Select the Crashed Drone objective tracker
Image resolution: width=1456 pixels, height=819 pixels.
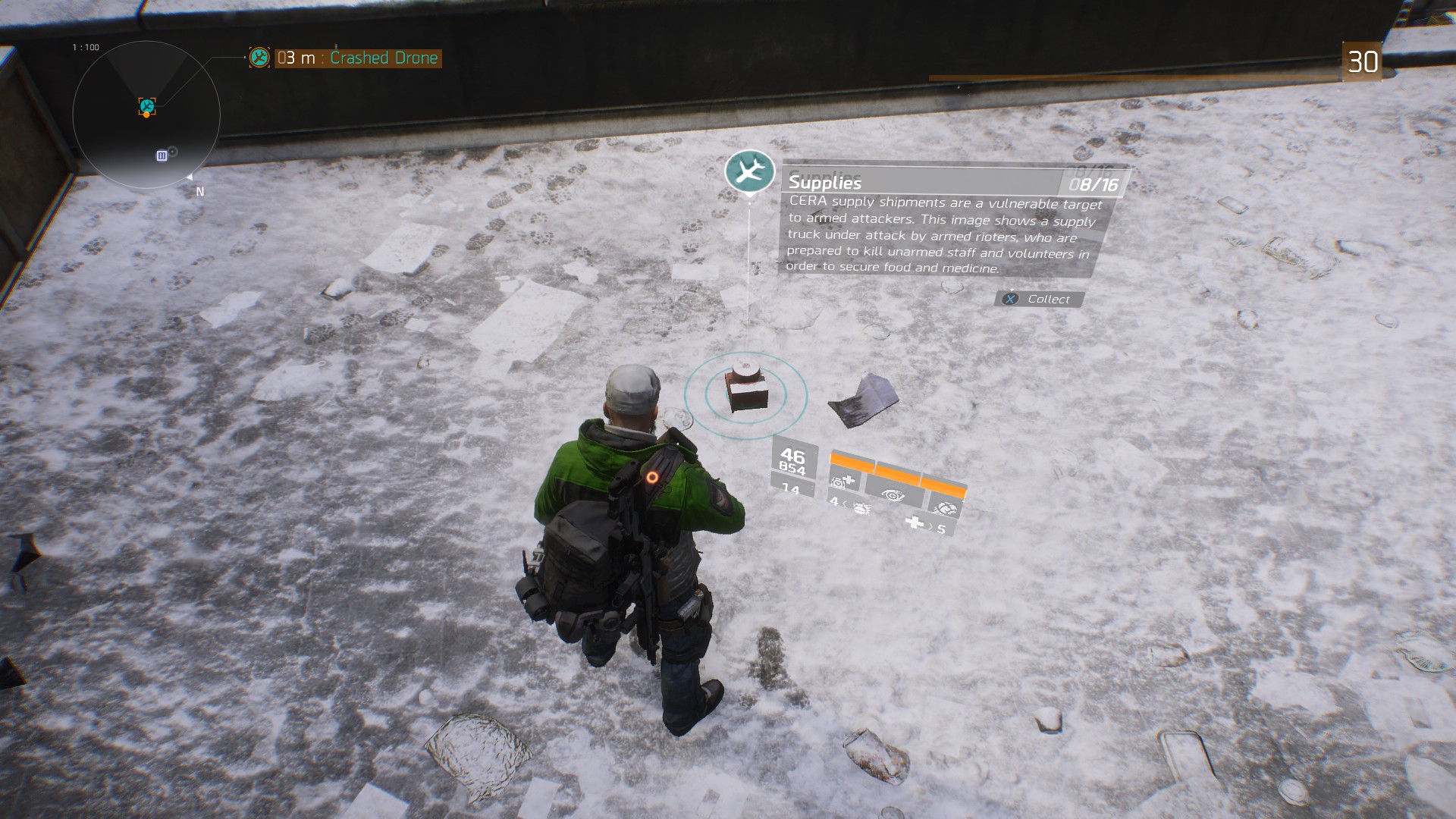click(x=356, y=58)
